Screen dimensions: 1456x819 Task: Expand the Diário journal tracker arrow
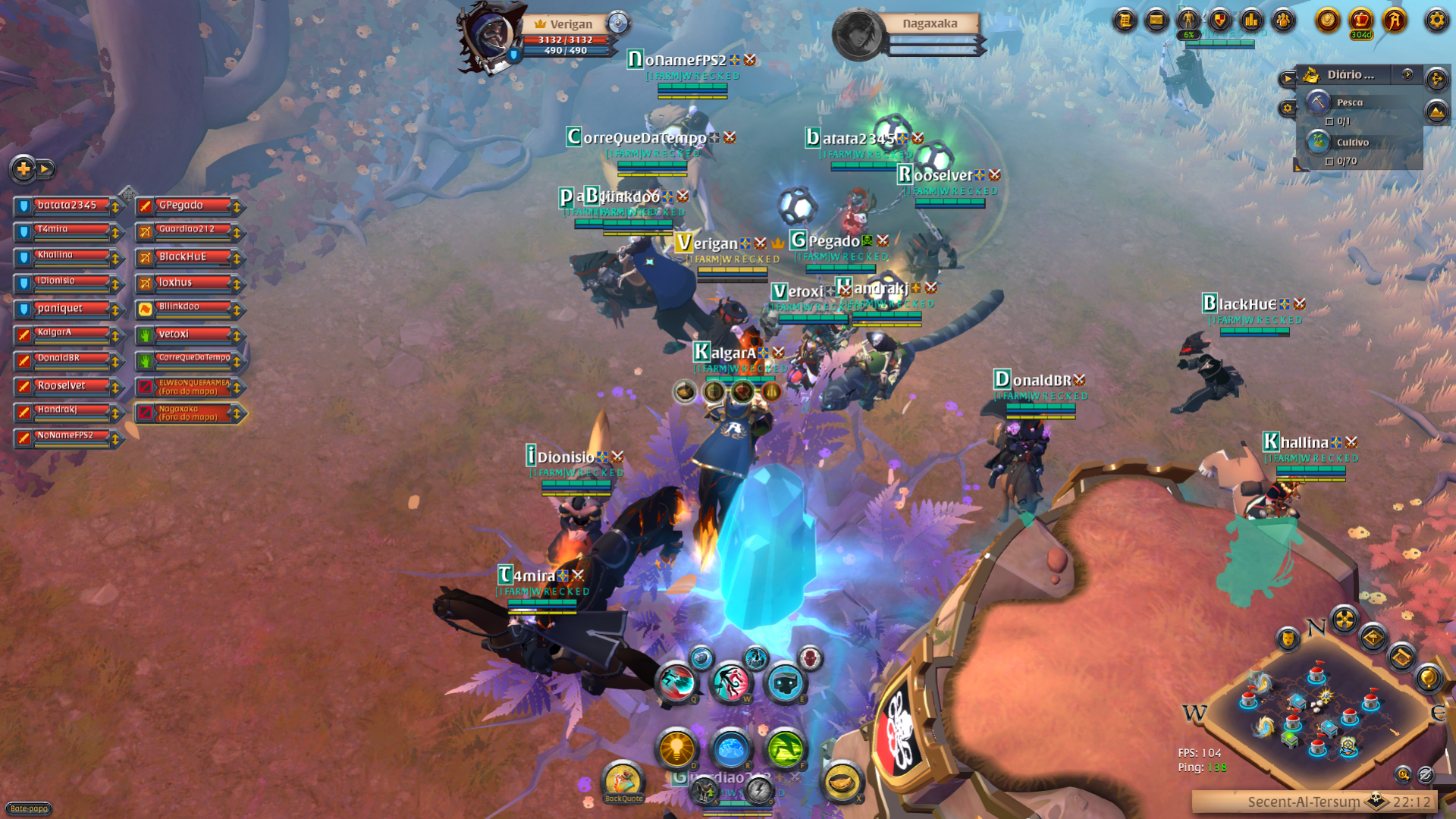tap(1407, 74)
